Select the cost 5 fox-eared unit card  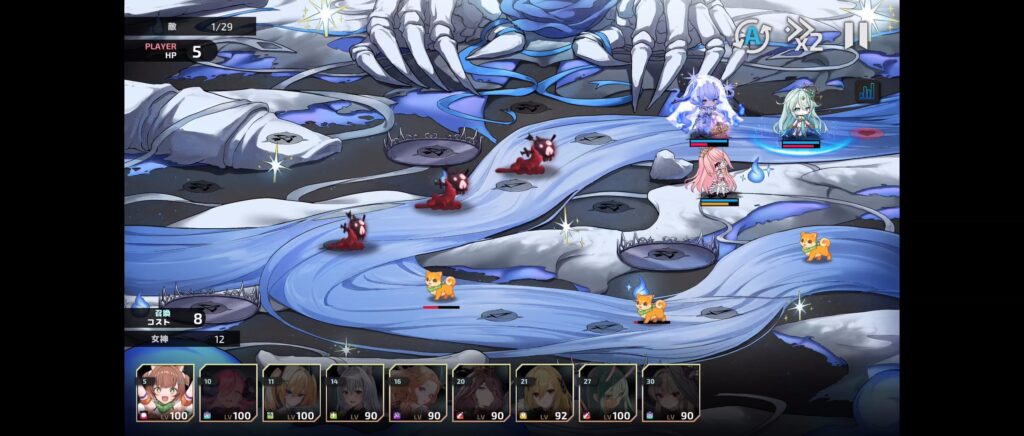[x=165, y=392]
